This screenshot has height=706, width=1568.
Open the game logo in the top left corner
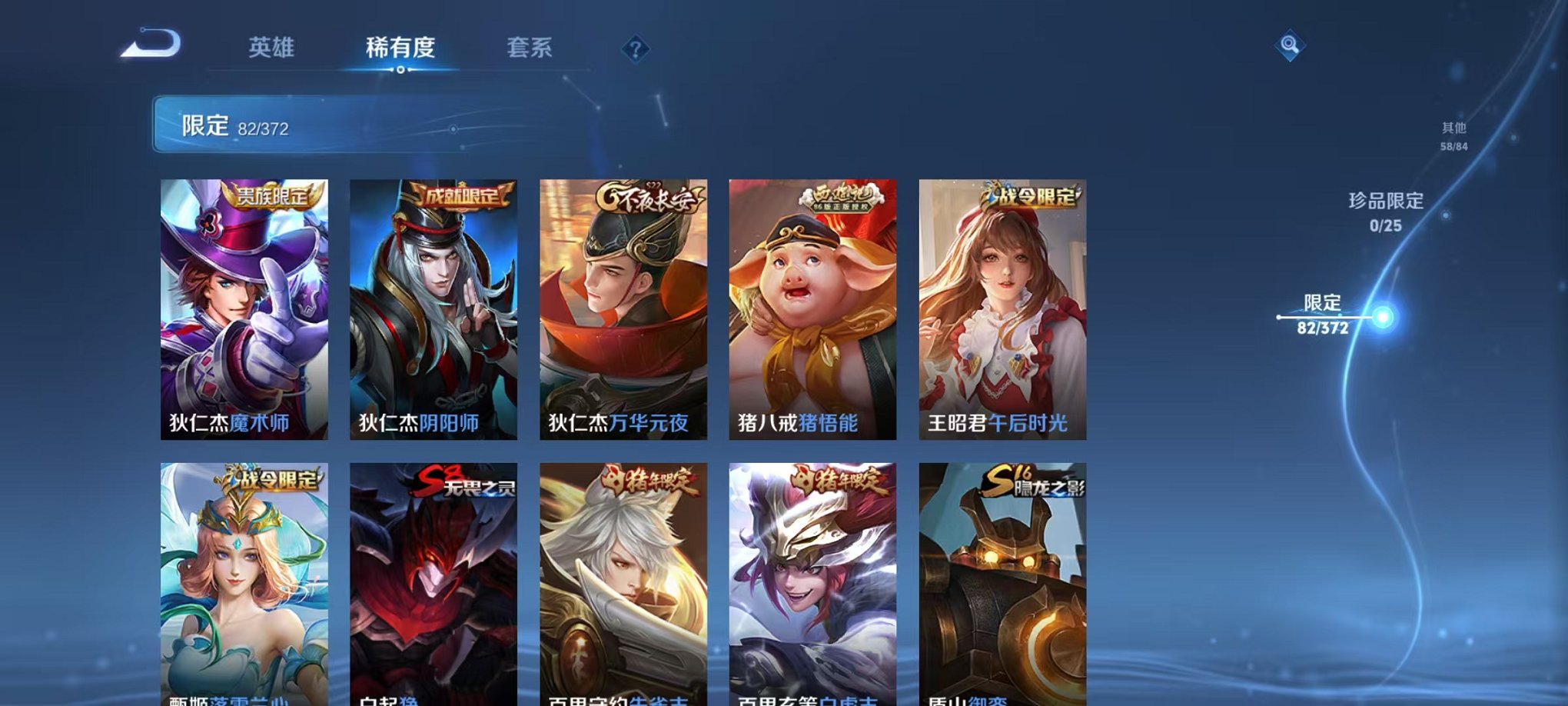pyautogui.click(x=152, y=47)
